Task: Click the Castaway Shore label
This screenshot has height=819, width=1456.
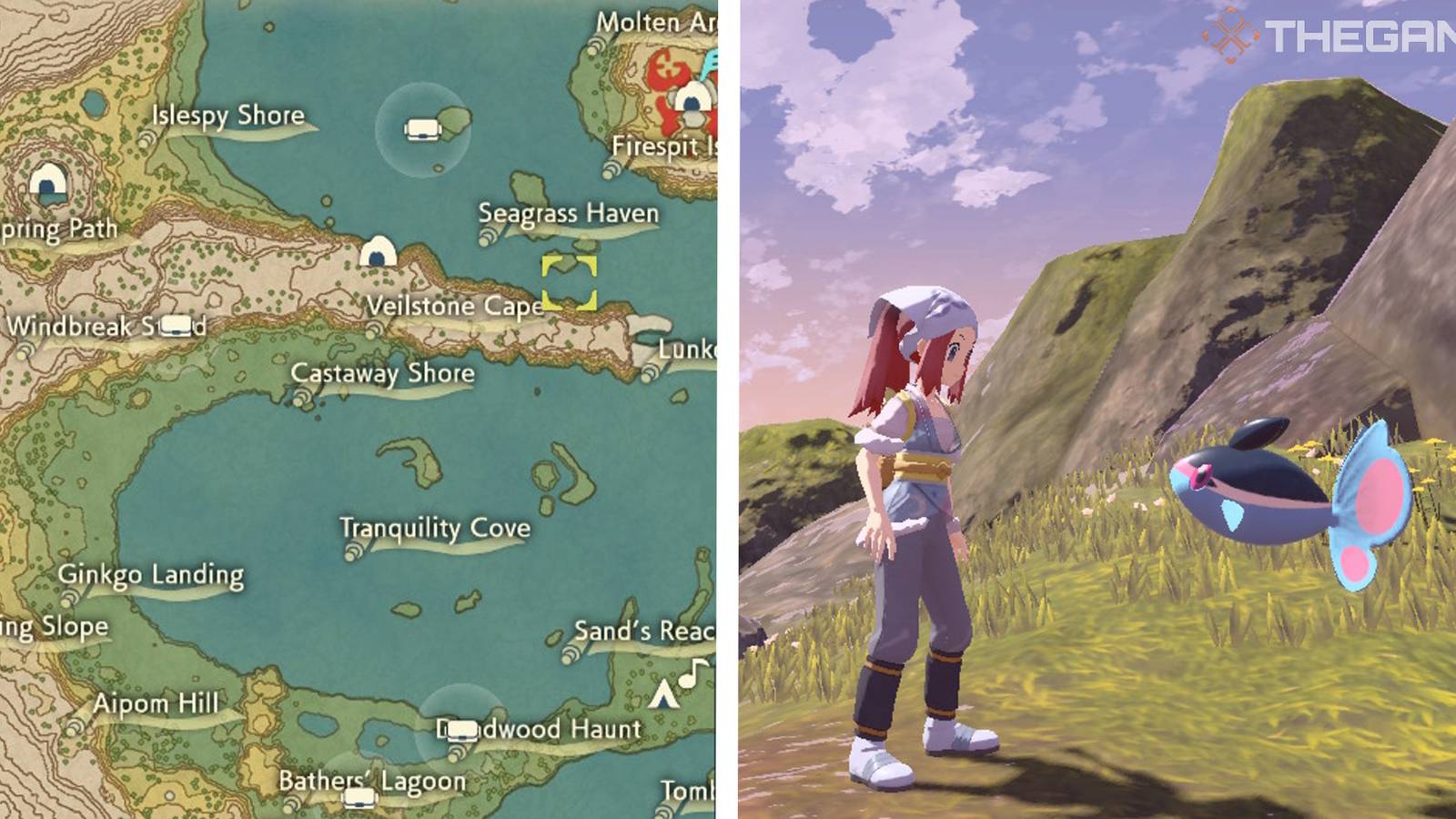Action: point(383,373)
